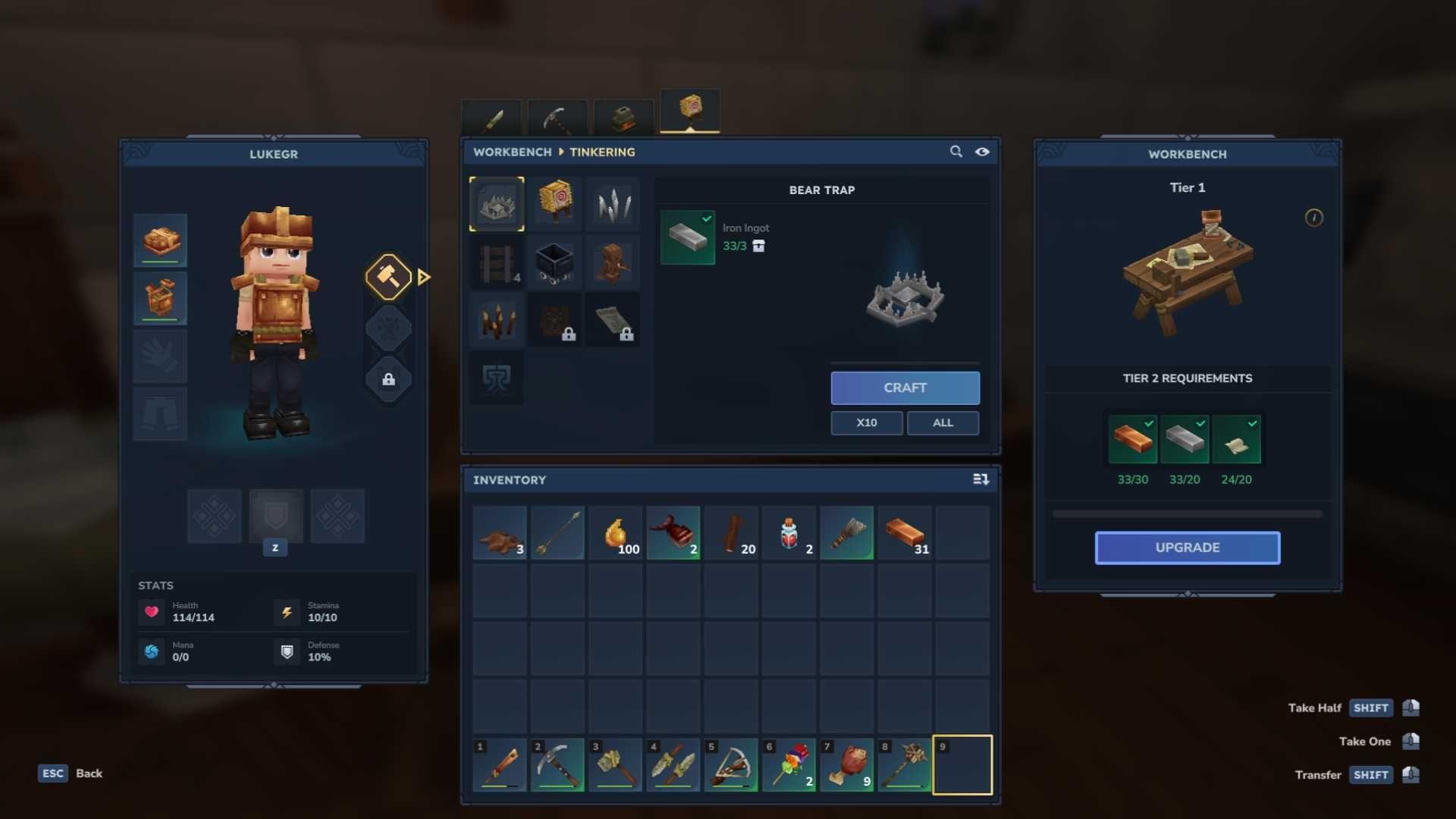Viewport: 1456px width, 819px height.
Task: Select the wooden stakes recipe
Action: tap(496, 320)
